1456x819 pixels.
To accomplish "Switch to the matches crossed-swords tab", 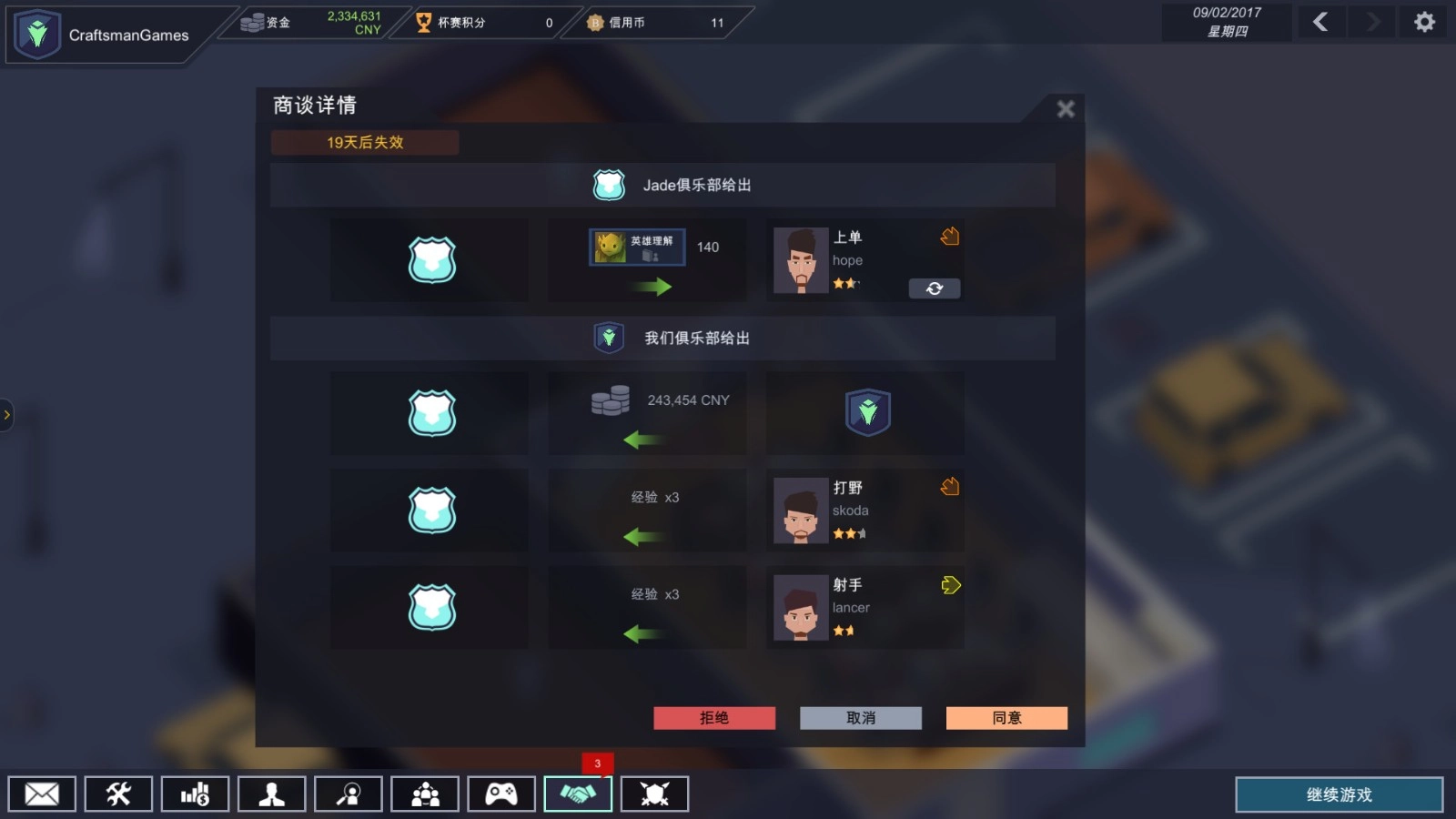I will click(654, 794).
